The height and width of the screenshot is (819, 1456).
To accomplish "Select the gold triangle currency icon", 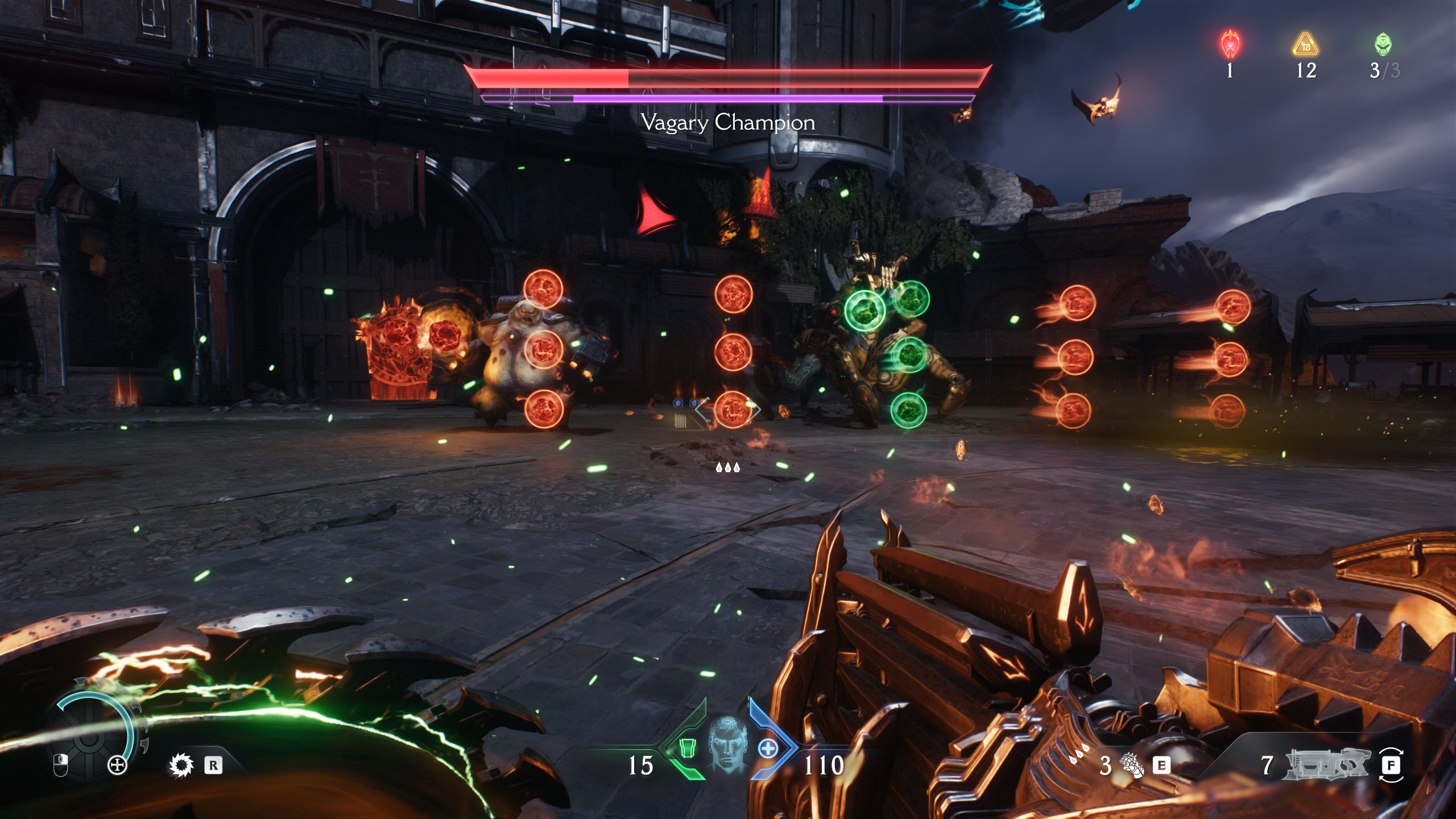I will [x=1305, y=44].
